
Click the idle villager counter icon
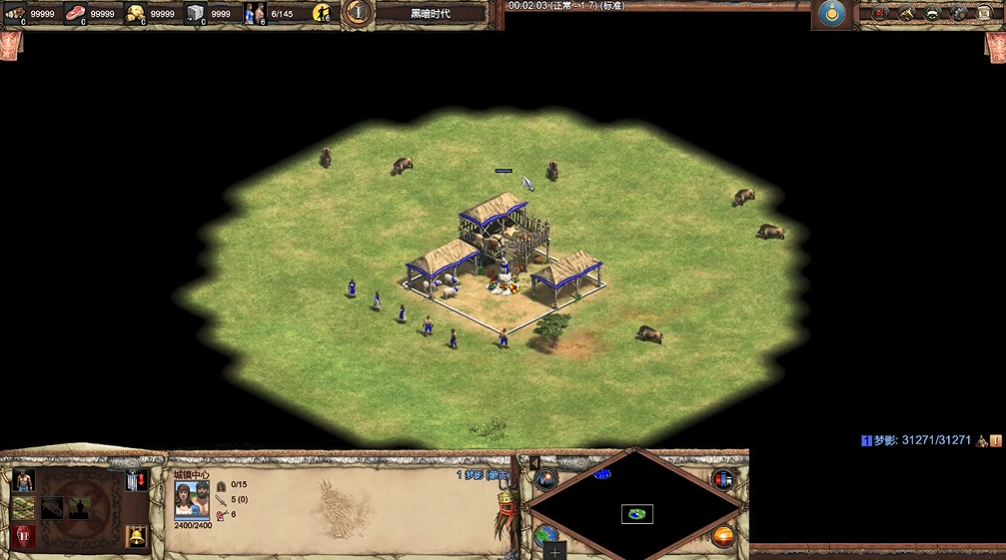[x=321, y=13]
